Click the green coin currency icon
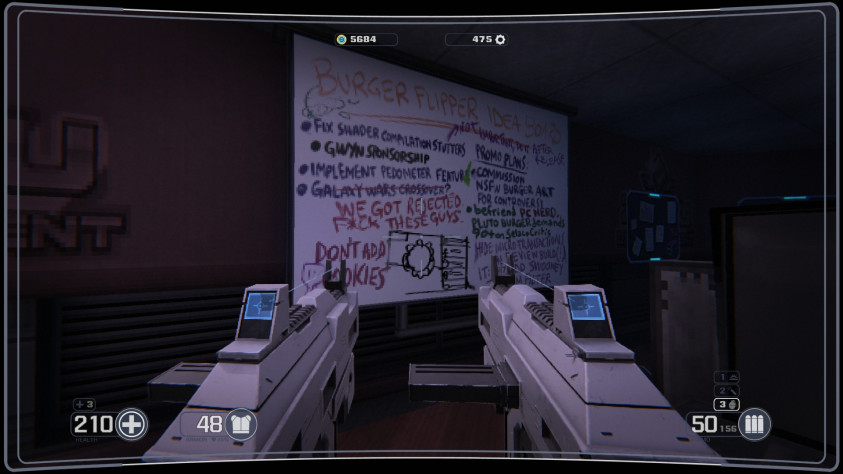This screenshot has width=843, height=474. coord(341,40)
